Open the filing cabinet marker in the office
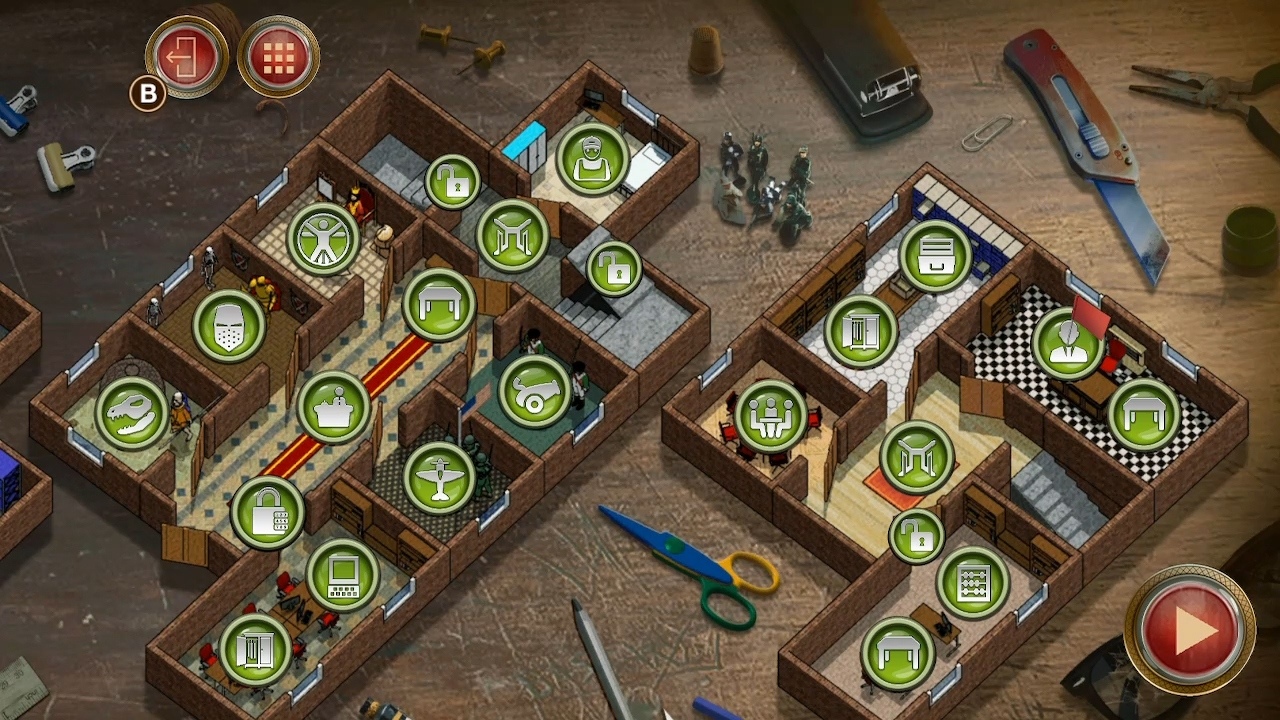This screenshot has width=1280, height=720. (935, 255)
